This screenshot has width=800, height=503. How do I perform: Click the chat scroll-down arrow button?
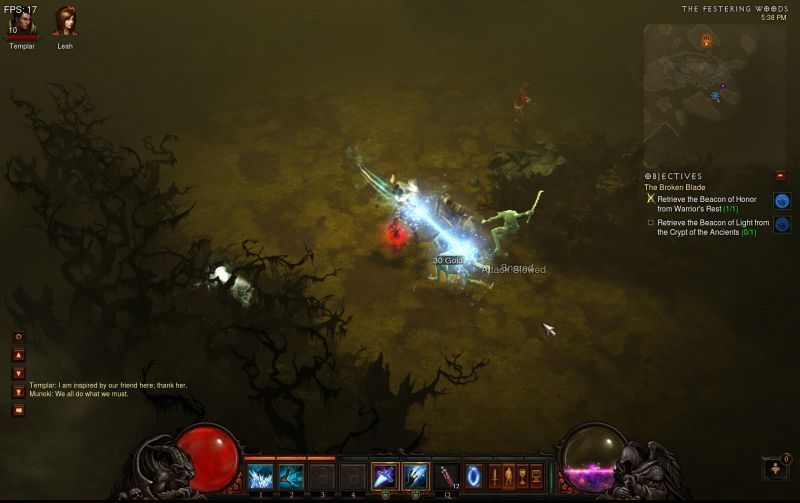18,373
